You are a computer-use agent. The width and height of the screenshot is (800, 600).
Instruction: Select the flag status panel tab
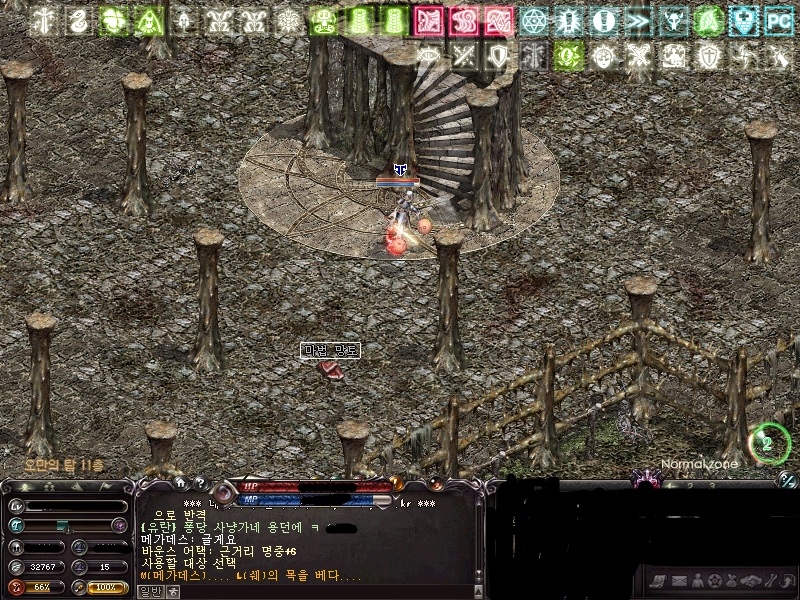105,487
